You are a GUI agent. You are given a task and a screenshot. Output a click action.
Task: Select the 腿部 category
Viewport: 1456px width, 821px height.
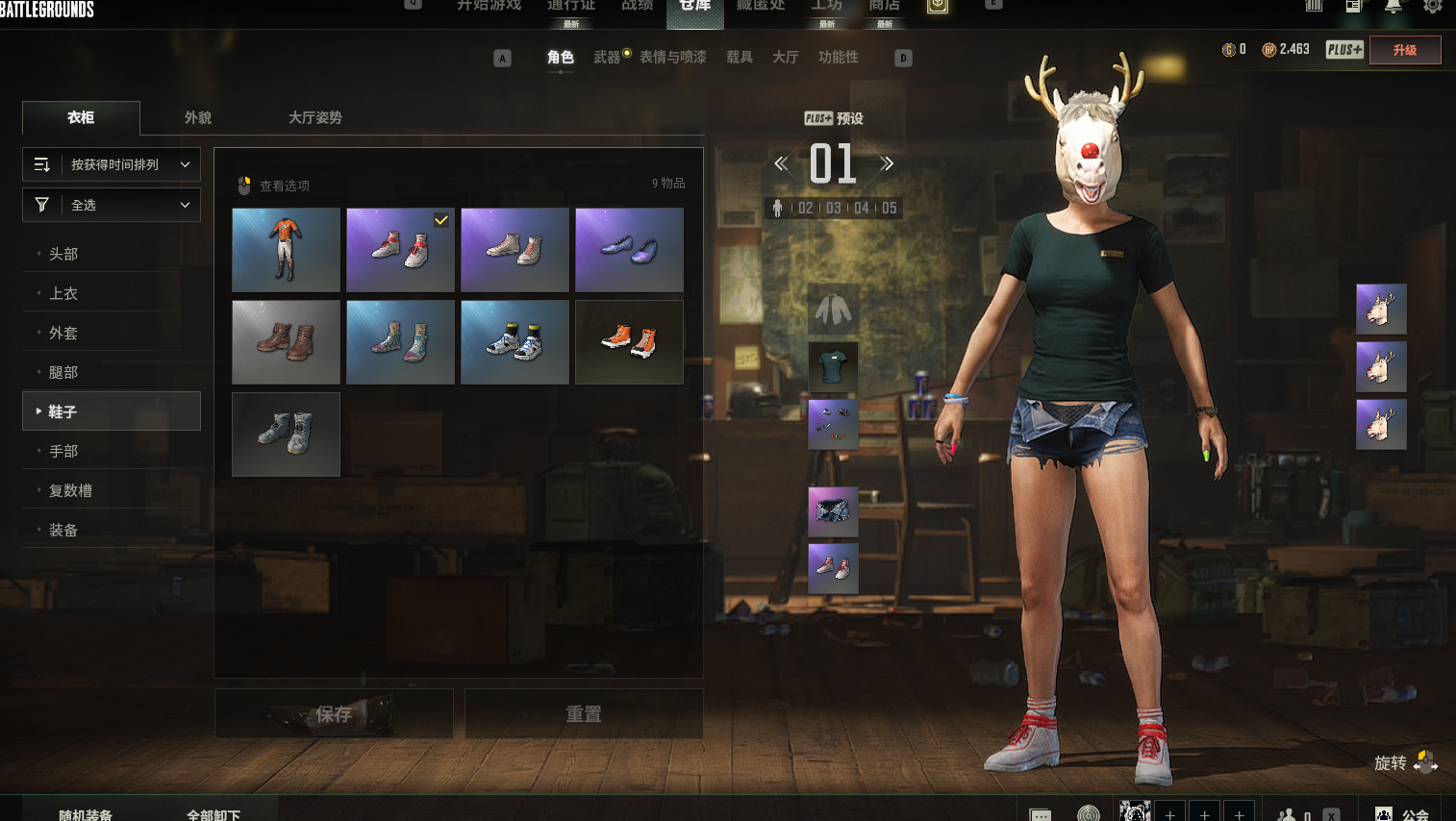63,372
